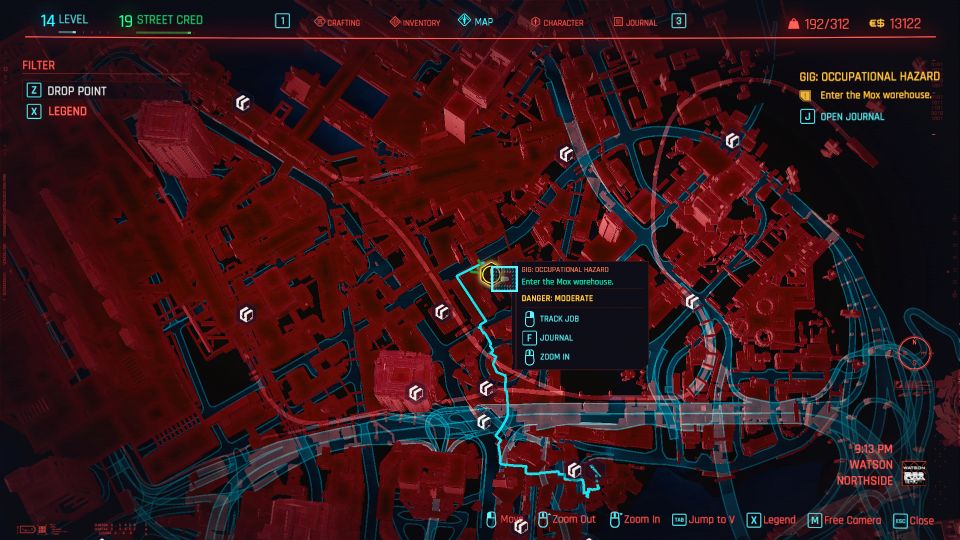The width and height of the screenshot is (960, 540).
Task: Show the map Legend filter entry
Action: coord(67,111)
